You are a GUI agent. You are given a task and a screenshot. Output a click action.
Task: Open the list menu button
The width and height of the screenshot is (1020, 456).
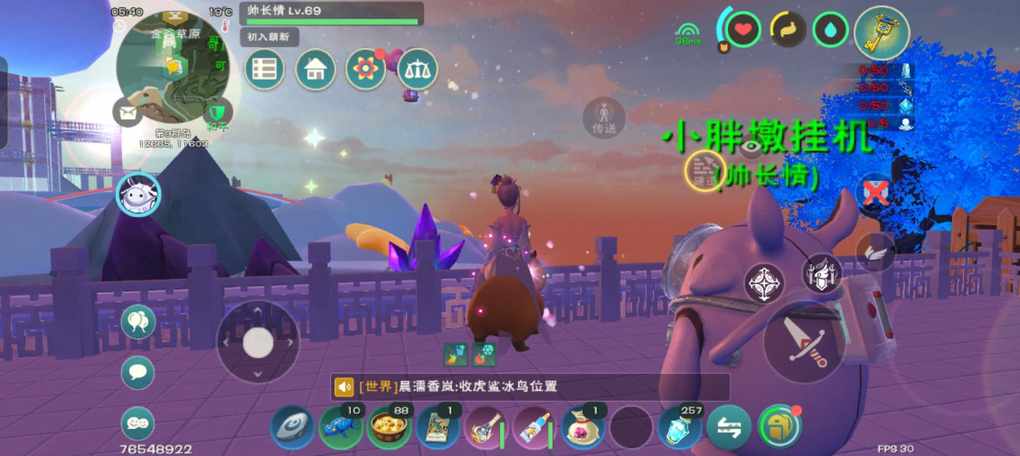pos(265,69)
